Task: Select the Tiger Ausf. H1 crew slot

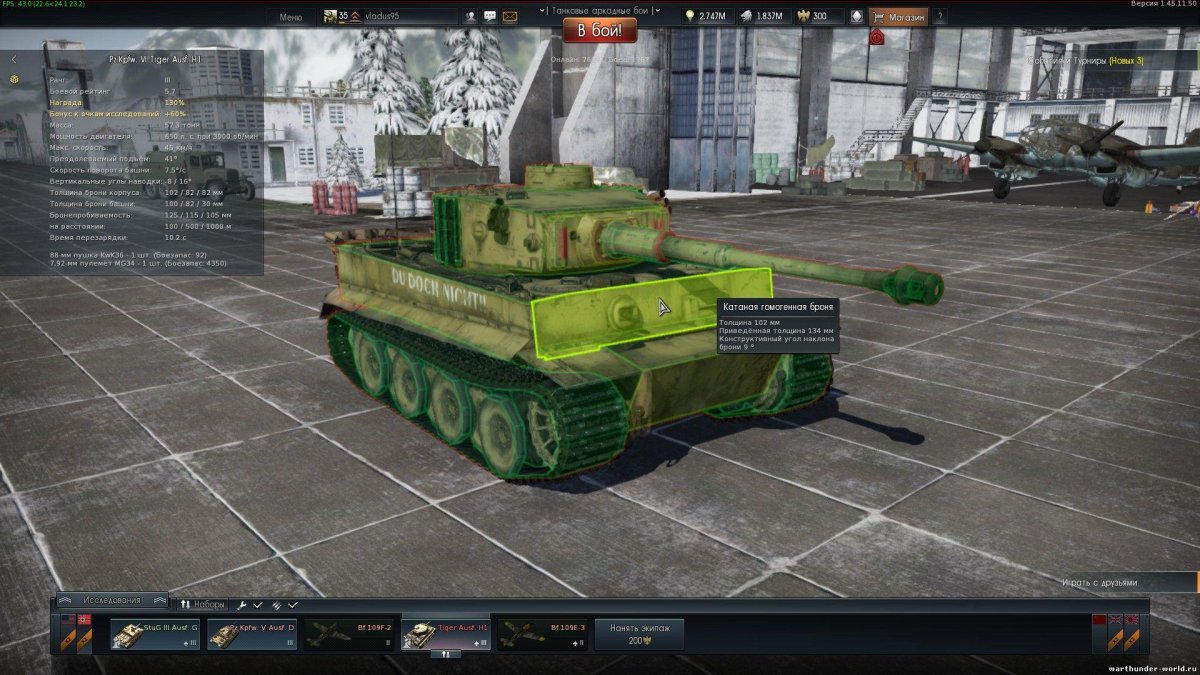Action: (446, 634)
